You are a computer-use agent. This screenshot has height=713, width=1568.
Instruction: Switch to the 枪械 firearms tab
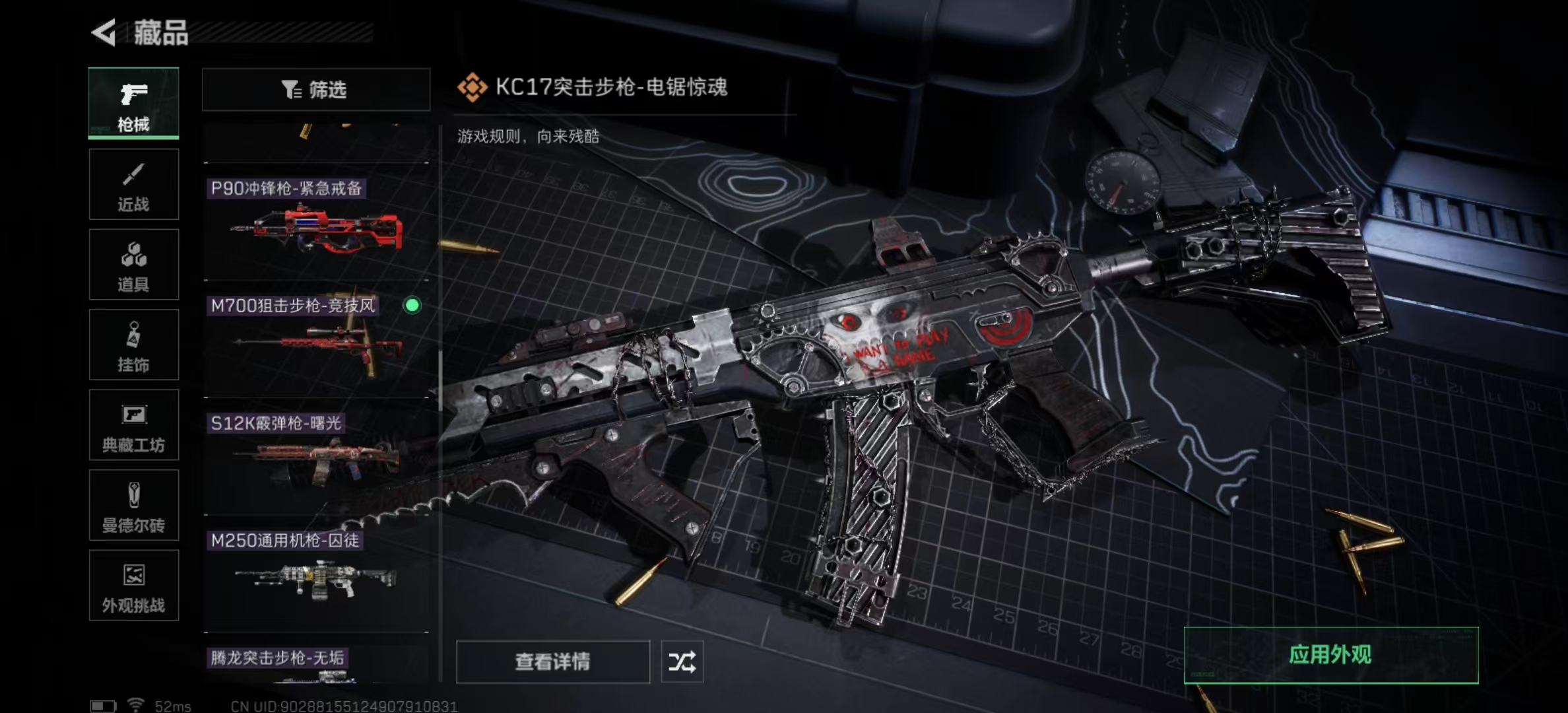point(133,104)
